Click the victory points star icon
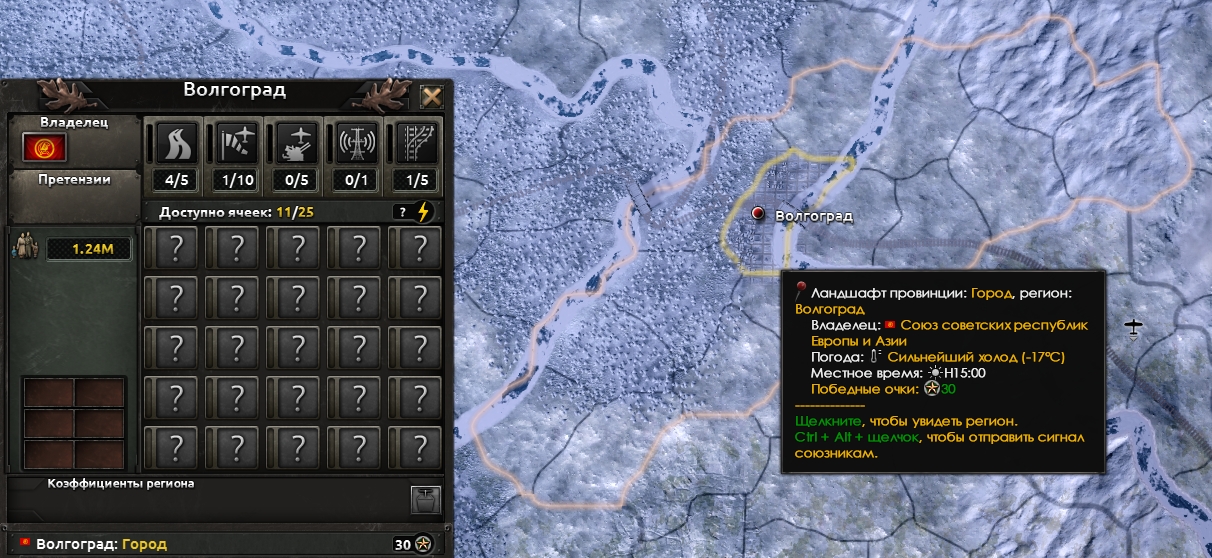Image resolution: width=1212 pixels, height=558 pixels. 424,545
